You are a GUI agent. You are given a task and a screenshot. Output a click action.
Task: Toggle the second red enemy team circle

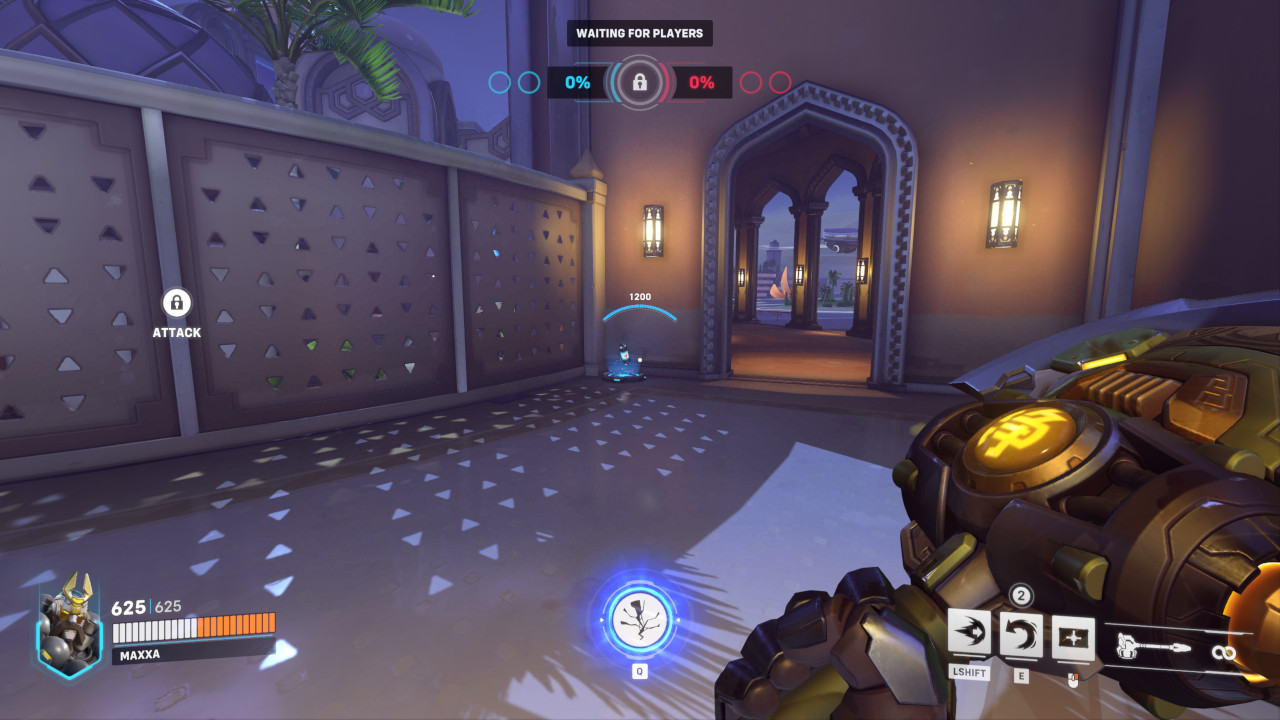pyautogui.click(x=779, y=83)
